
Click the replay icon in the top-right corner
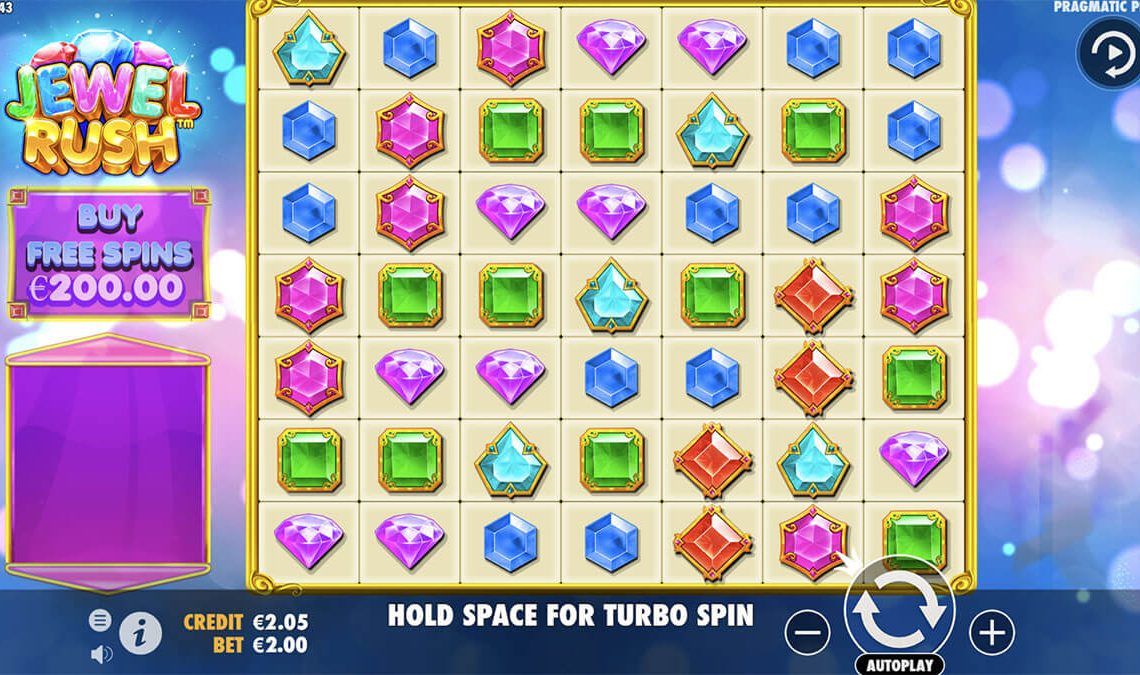[1107, 53]
